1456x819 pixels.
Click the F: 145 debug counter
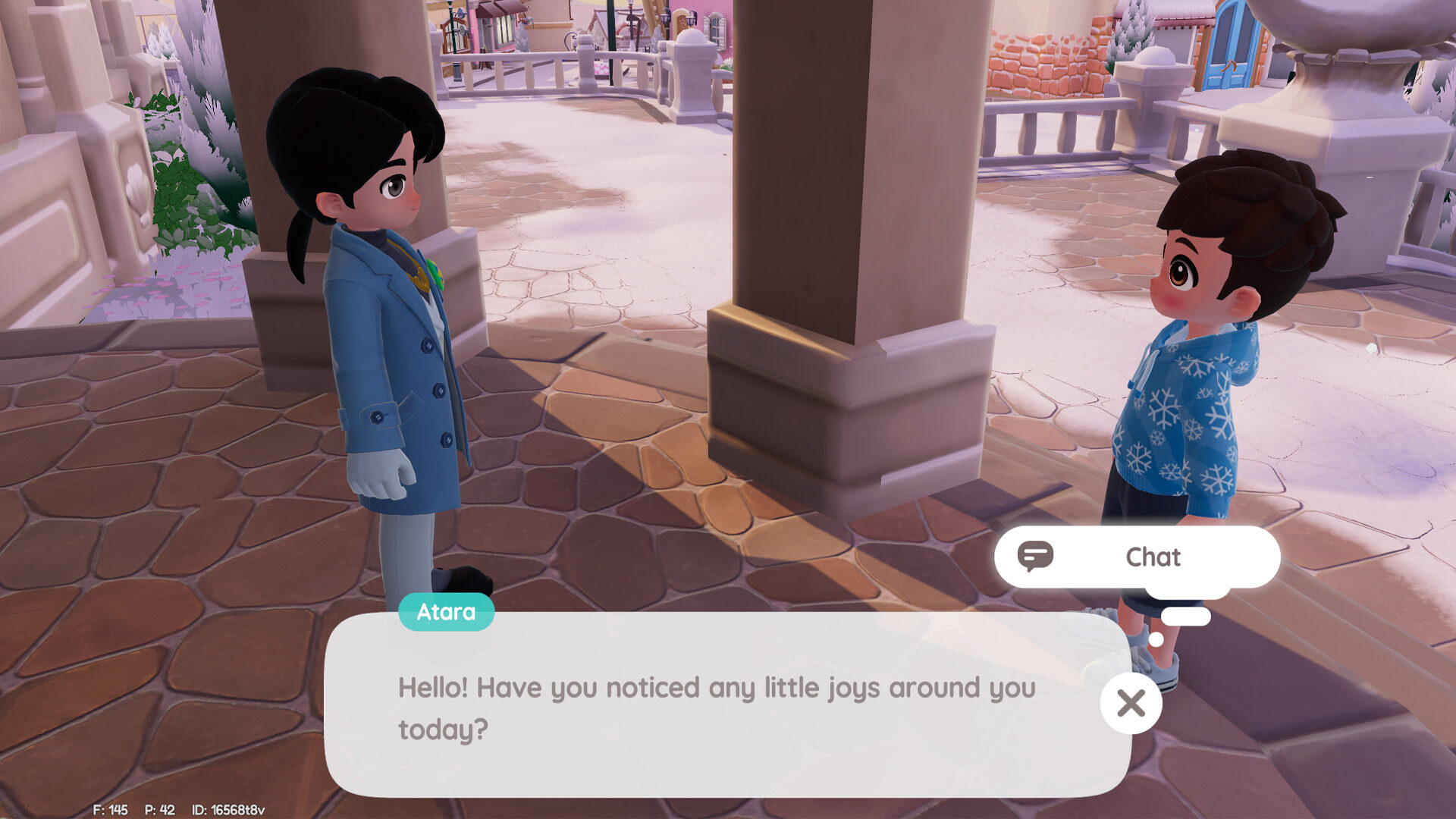coord(108,808)
